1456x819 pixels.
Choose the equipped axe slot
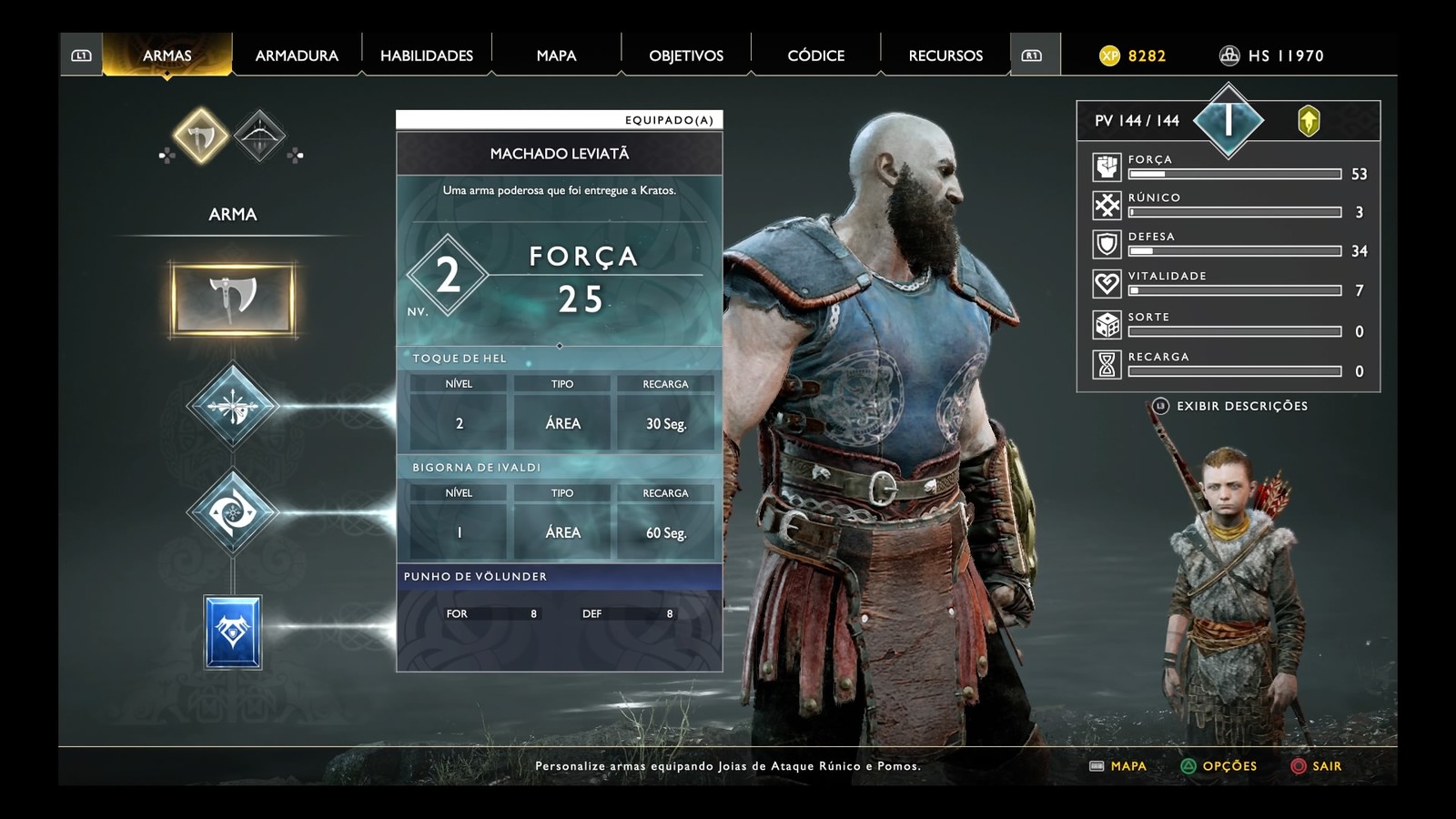click(233, 298)
